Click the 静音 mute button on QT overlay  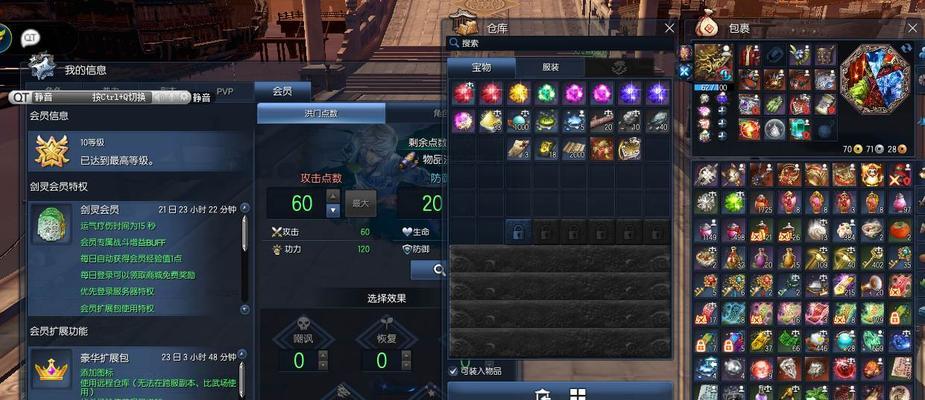click(42, 97)
